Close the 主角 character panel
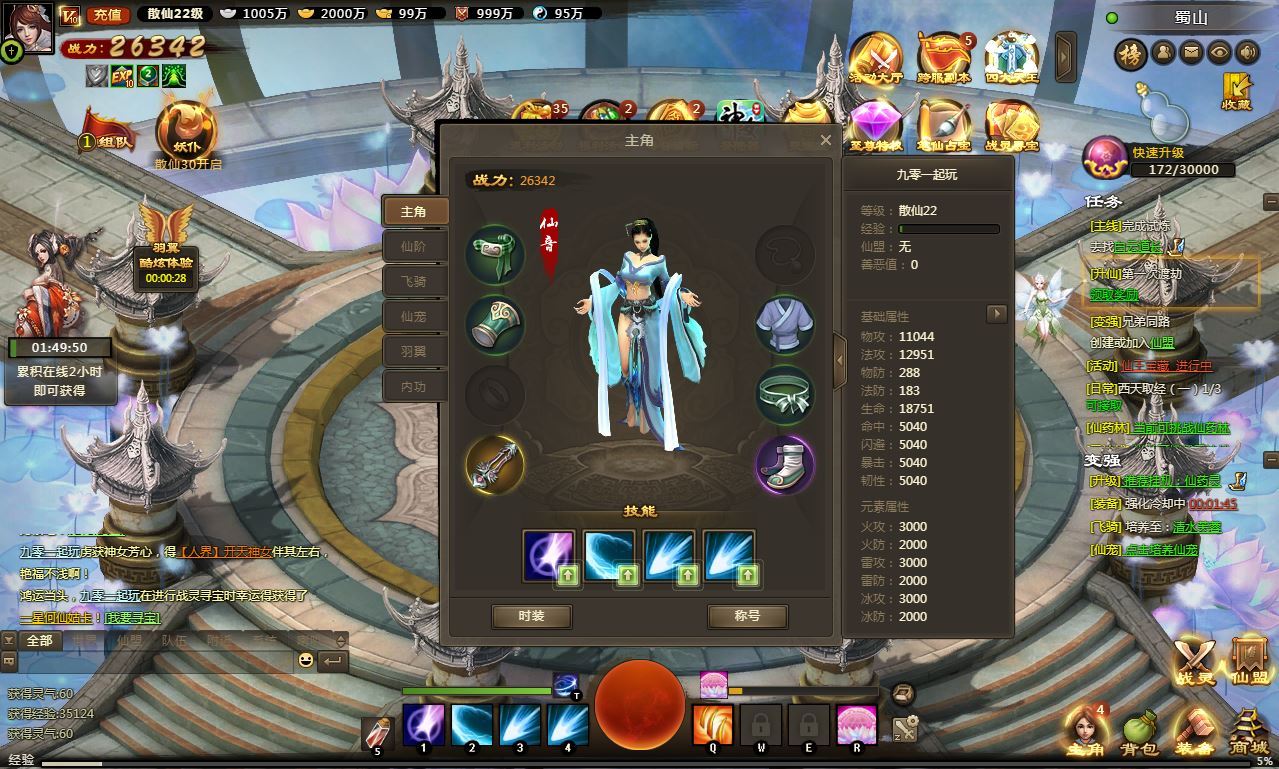The width and height of the screenshot is (1279, 769). [x=825, y=140]
